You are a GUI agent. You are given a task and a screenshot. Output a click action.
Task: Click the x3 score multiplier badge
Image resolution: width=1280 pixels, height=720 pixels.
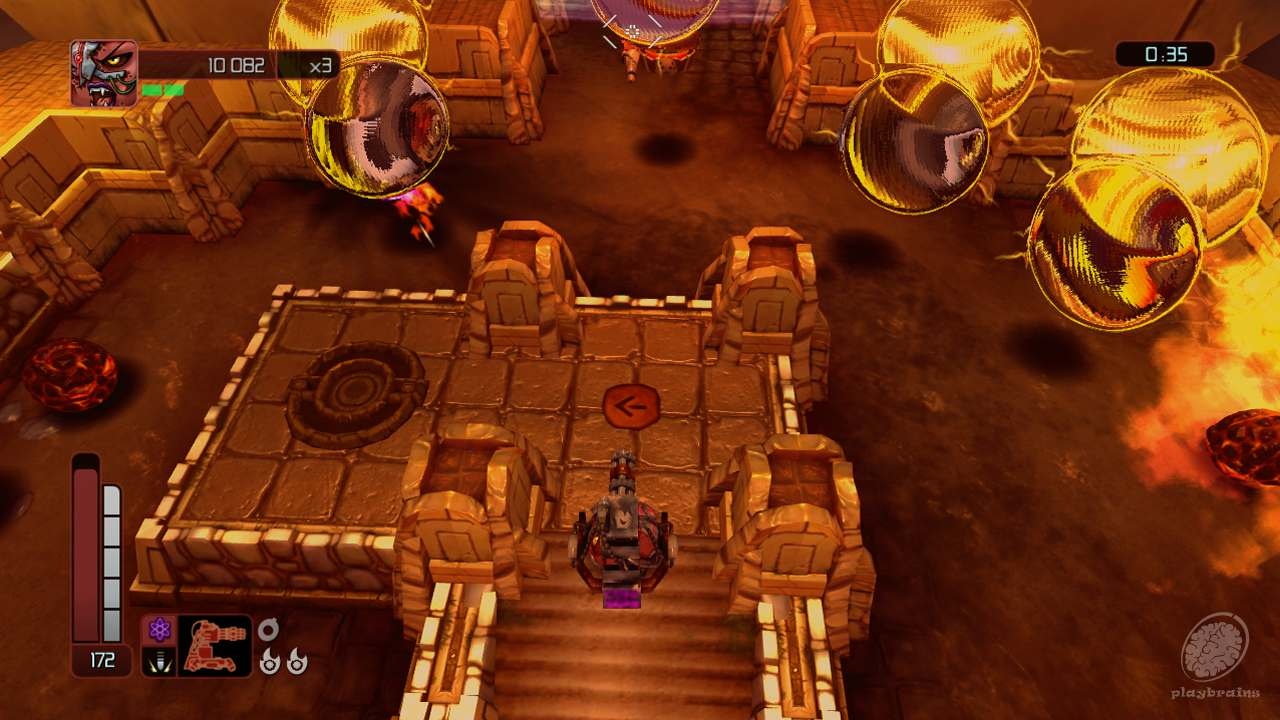320,66
